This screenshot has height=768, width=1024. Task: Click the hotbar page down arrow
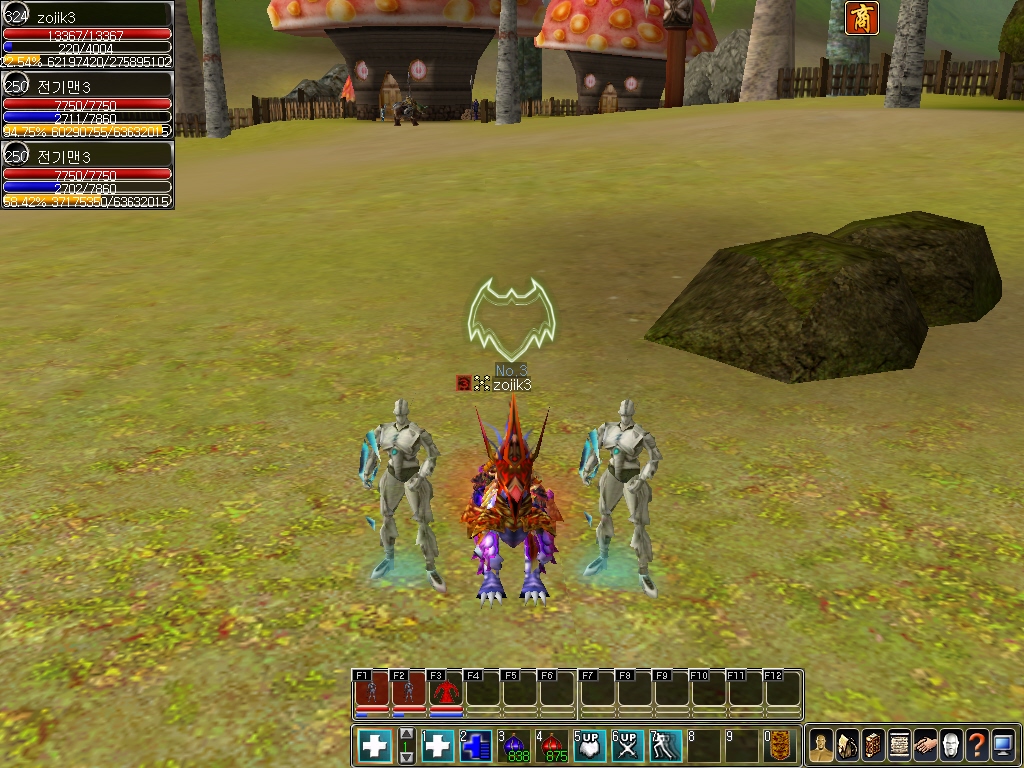(x=406, y=758)
